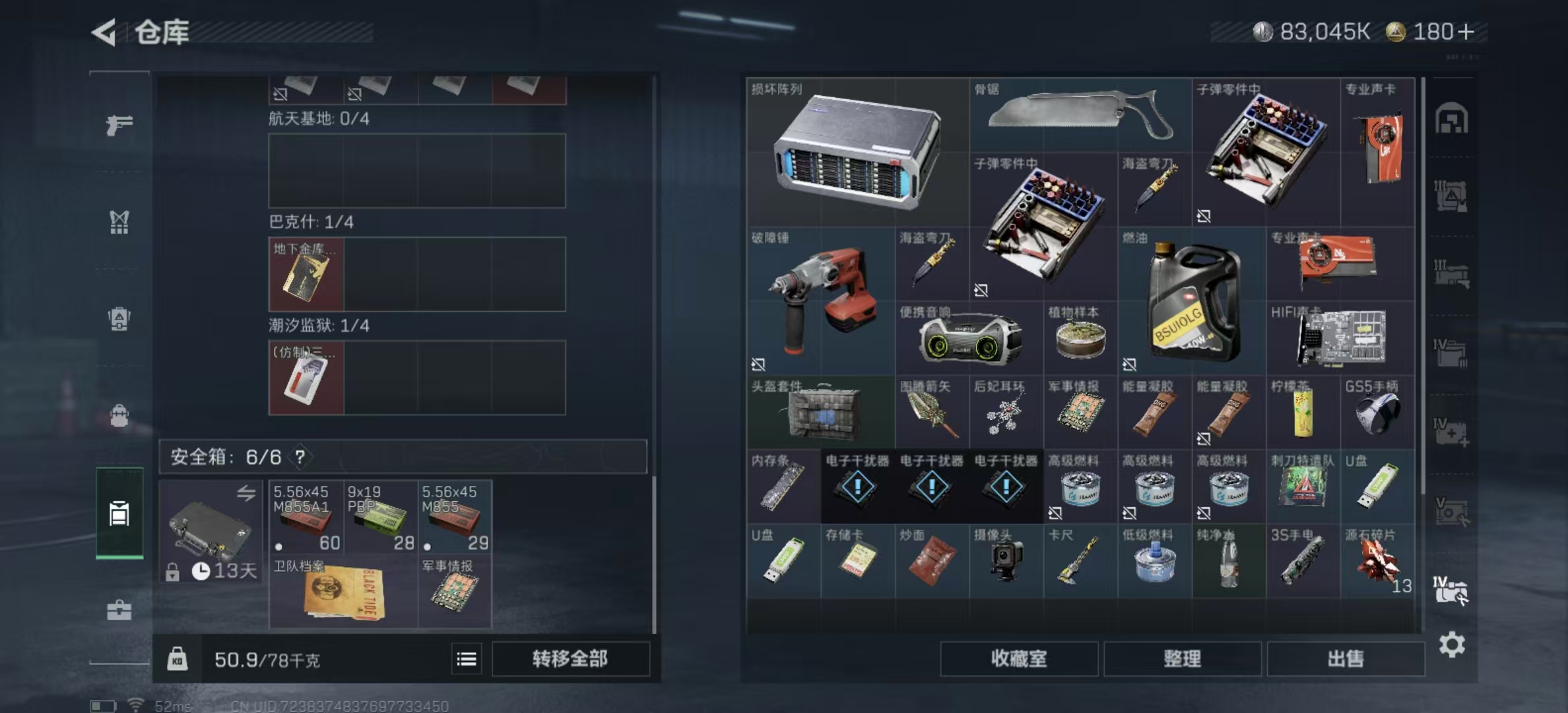
Task: Pick the 破障锤 breaching drill item
Action: click(821, 301)
